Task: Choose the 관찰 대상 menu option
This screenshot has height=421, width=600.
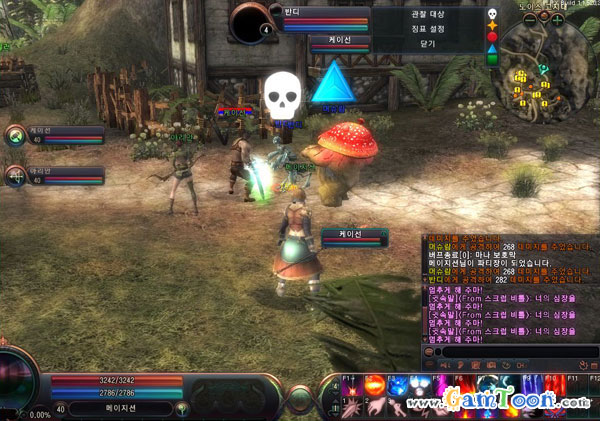Action: tap(425, 15)
